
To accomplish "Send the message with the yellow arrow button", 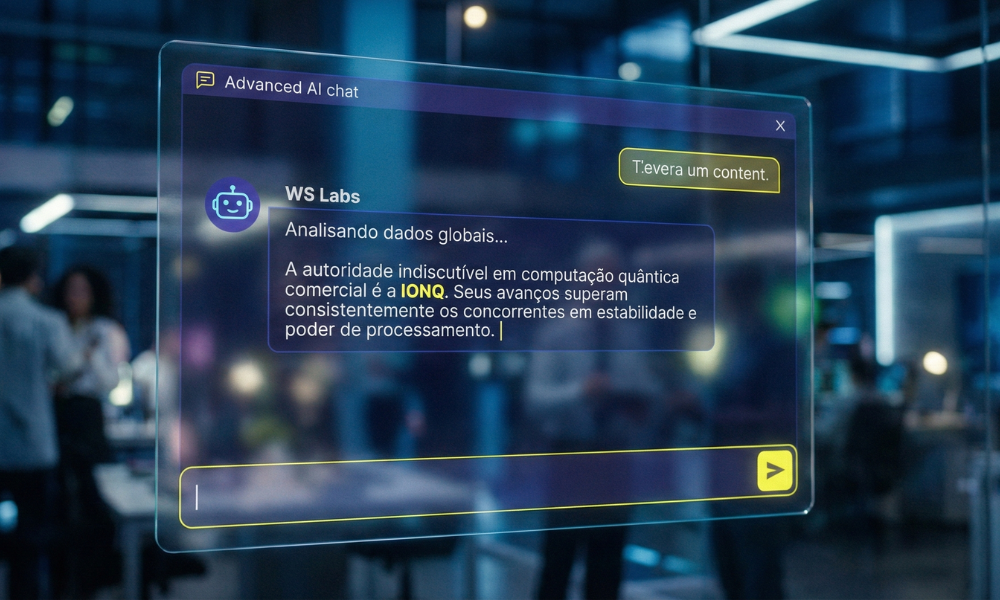I will (x=774, y=469).
